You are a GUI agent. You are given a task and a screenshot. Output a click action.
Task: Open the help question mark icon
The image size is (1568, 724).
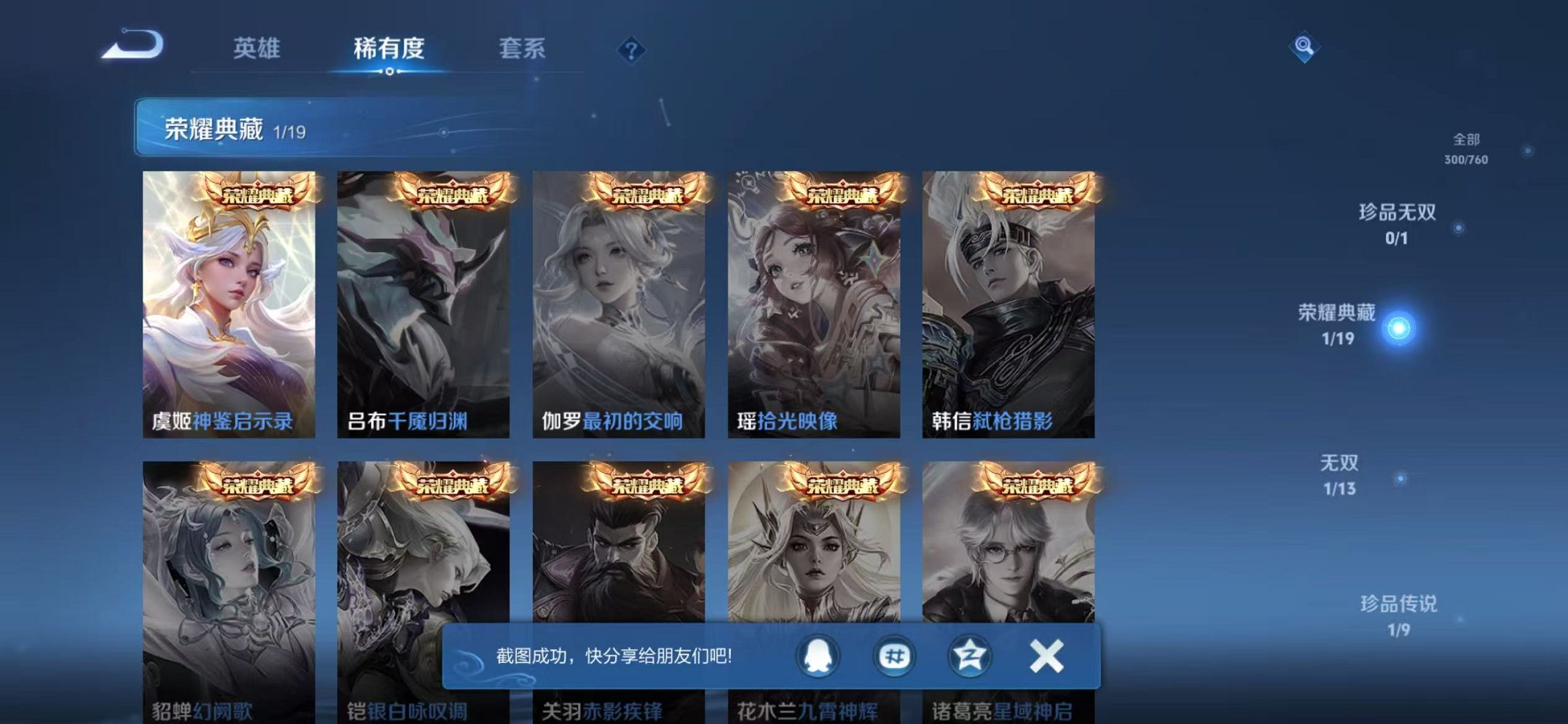(632, 51)
